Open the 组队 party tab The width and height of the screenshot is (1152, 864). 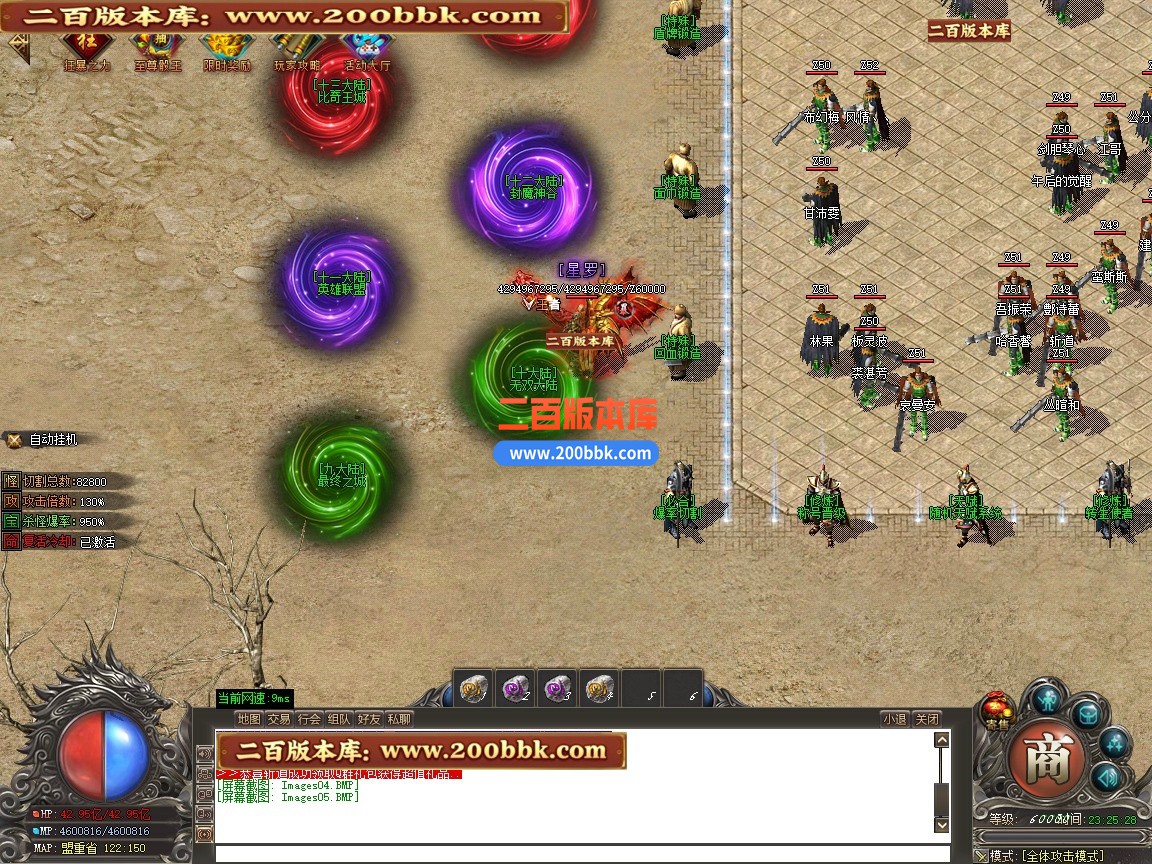[x=339, y=718]
